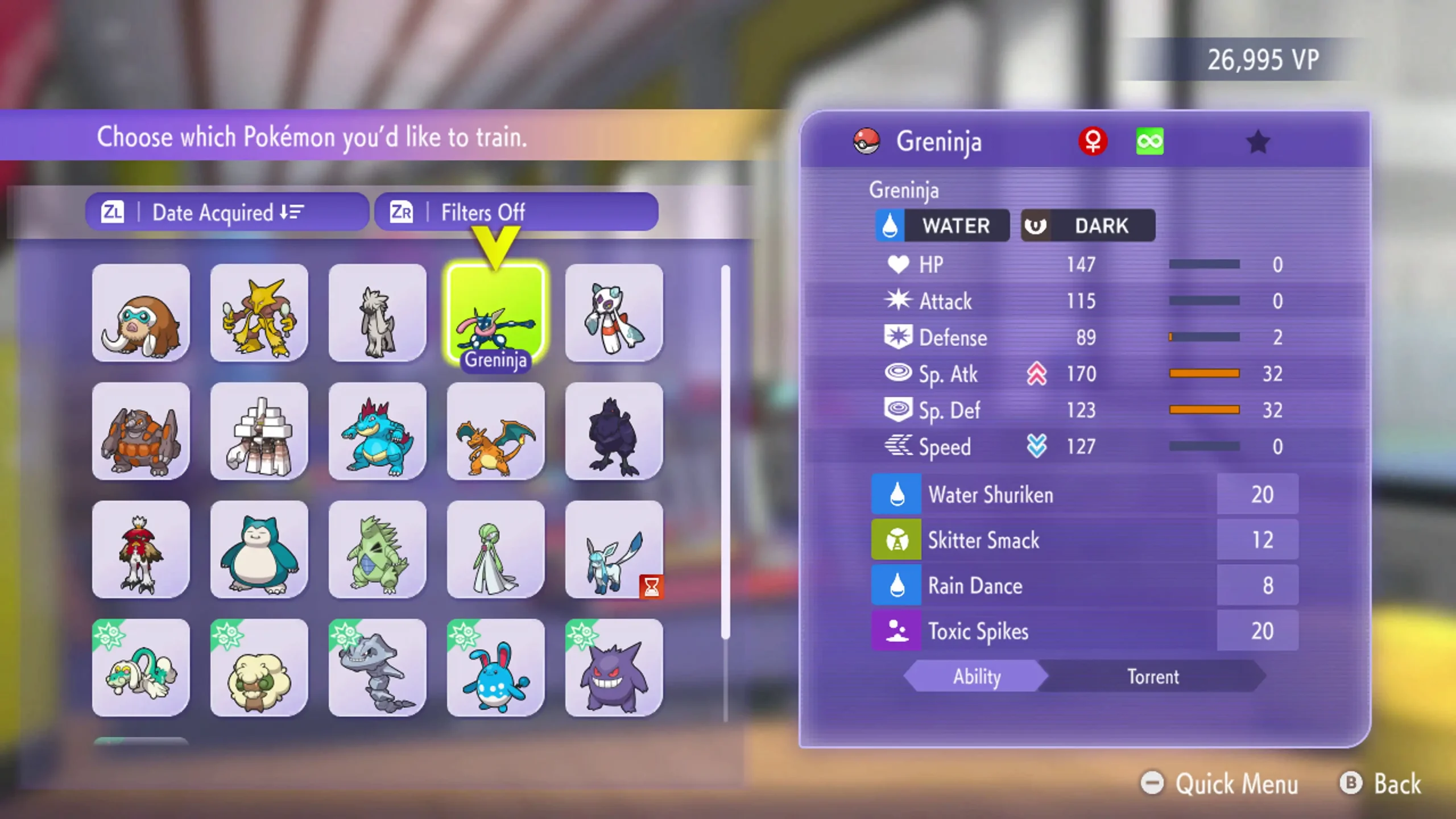Click the Skitter Smack Bug-type icon
Screen dimensions: 1456x819
click(x=896, y=540)
